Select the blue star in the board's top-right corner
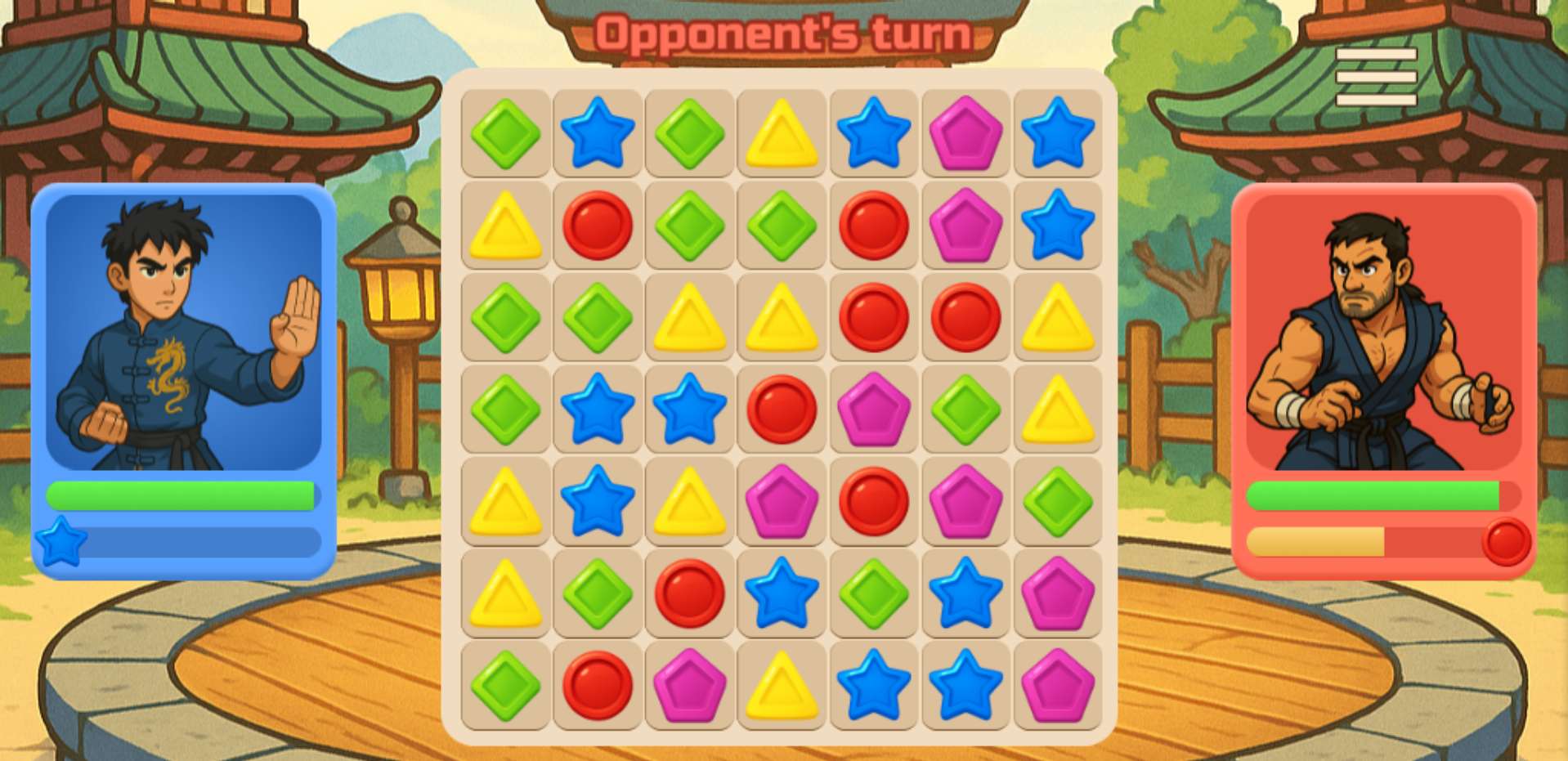This screenshot has width=1568, height=761. (1058, 133)
